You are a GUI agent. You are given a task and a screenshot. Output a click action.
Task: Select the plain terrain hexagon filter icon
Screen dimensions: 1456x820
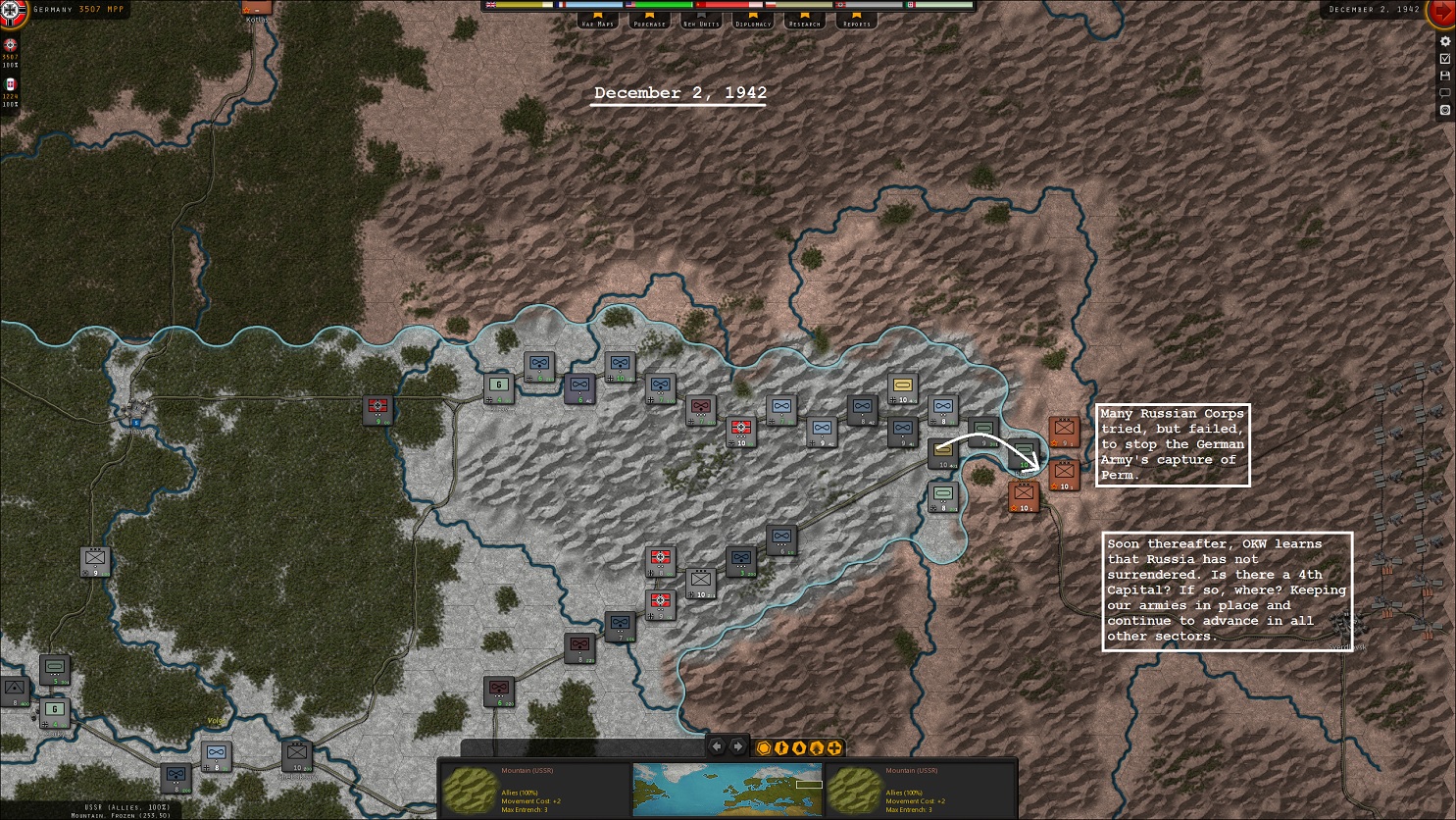(763, 747)
